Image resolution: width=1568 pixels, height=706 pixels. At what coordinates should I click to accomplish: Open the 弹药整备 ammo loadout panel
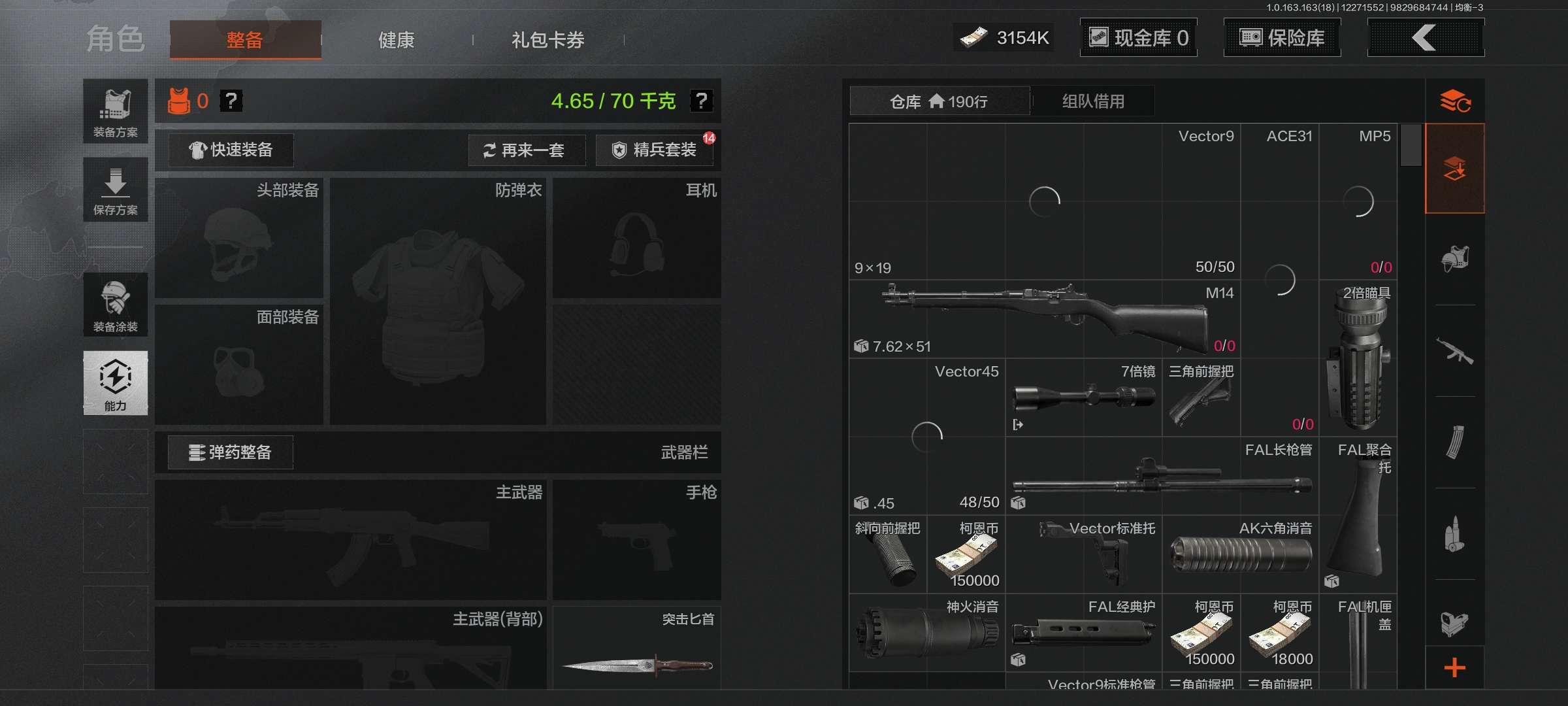[230, 452]
